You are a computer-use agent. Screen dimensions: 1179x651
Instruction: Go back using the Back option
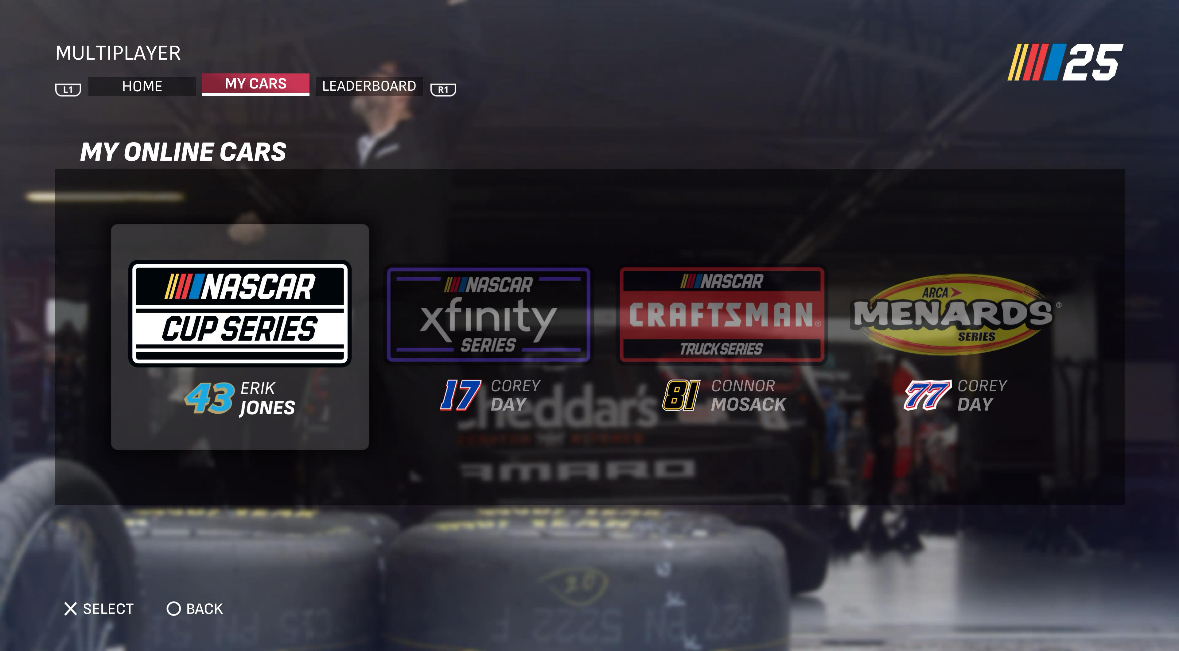195,609
